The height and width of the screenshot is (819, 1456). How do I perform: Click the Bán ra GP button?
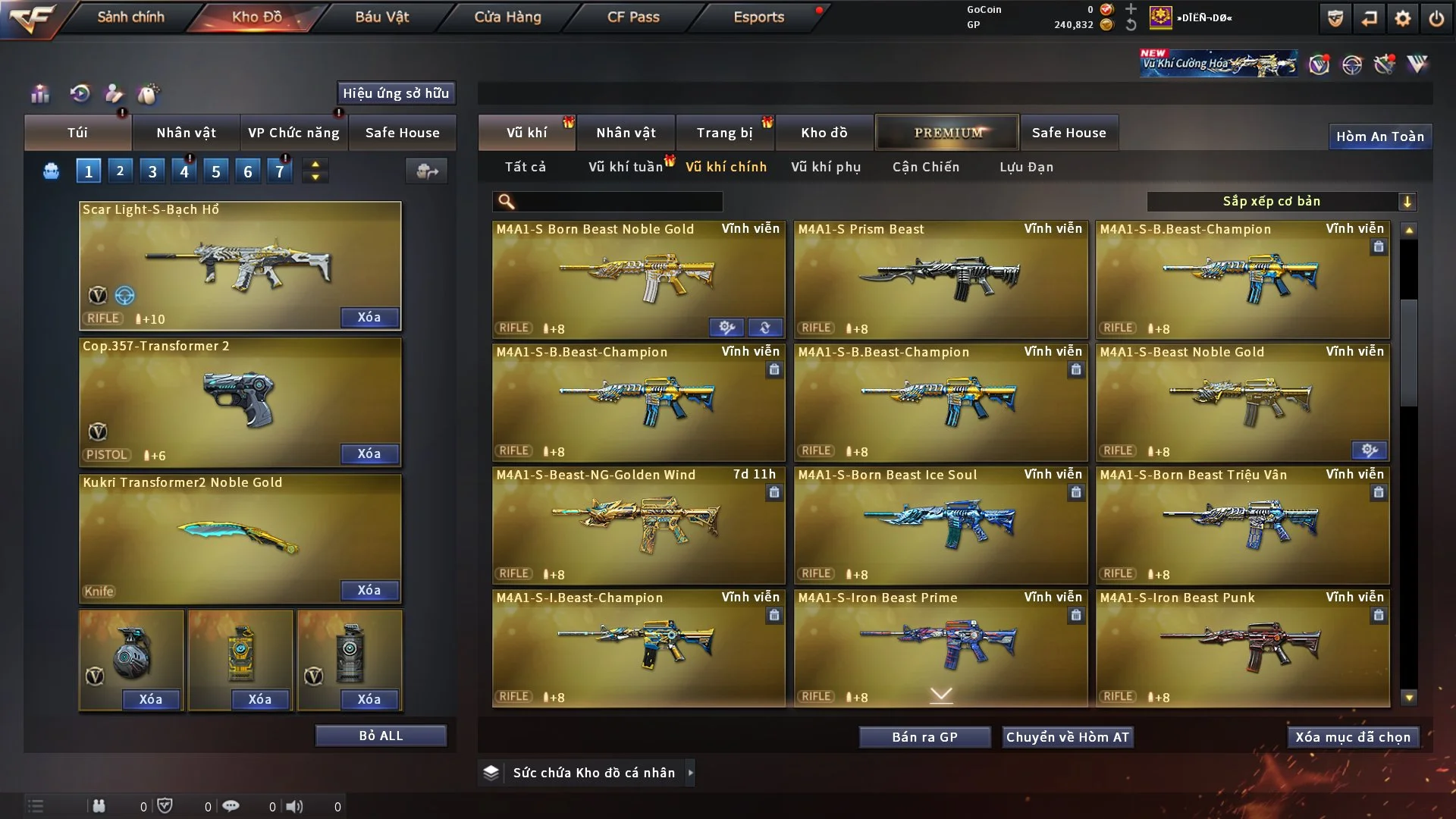click(x=924, y=737)
